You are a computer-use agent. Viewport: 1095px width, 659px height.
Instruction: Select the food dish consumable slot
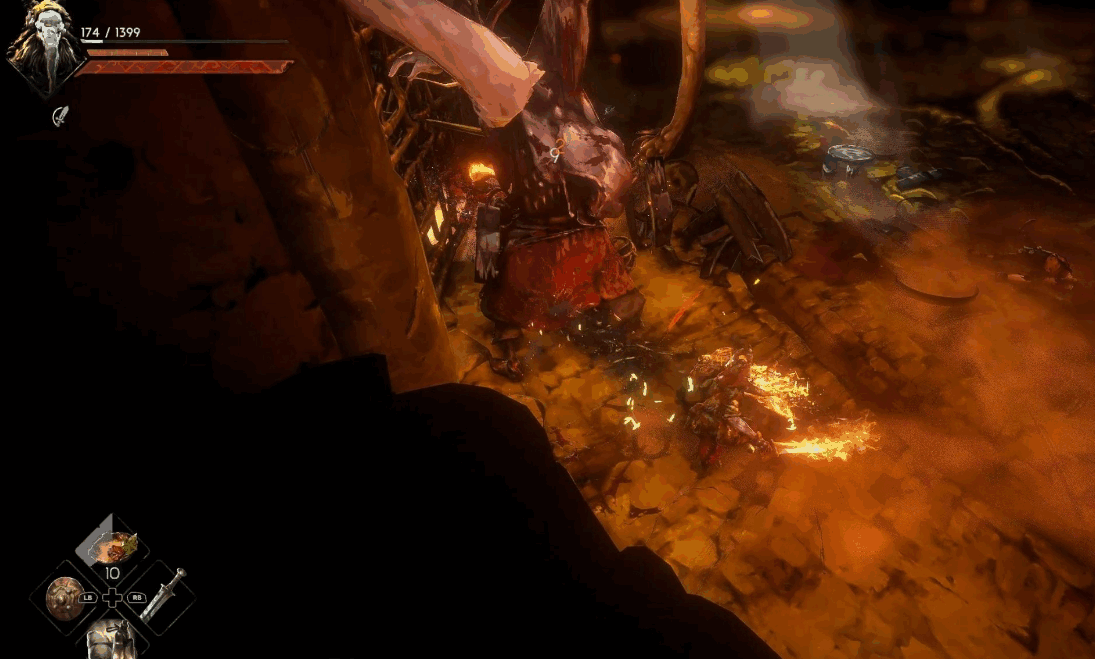click(112, 546)
